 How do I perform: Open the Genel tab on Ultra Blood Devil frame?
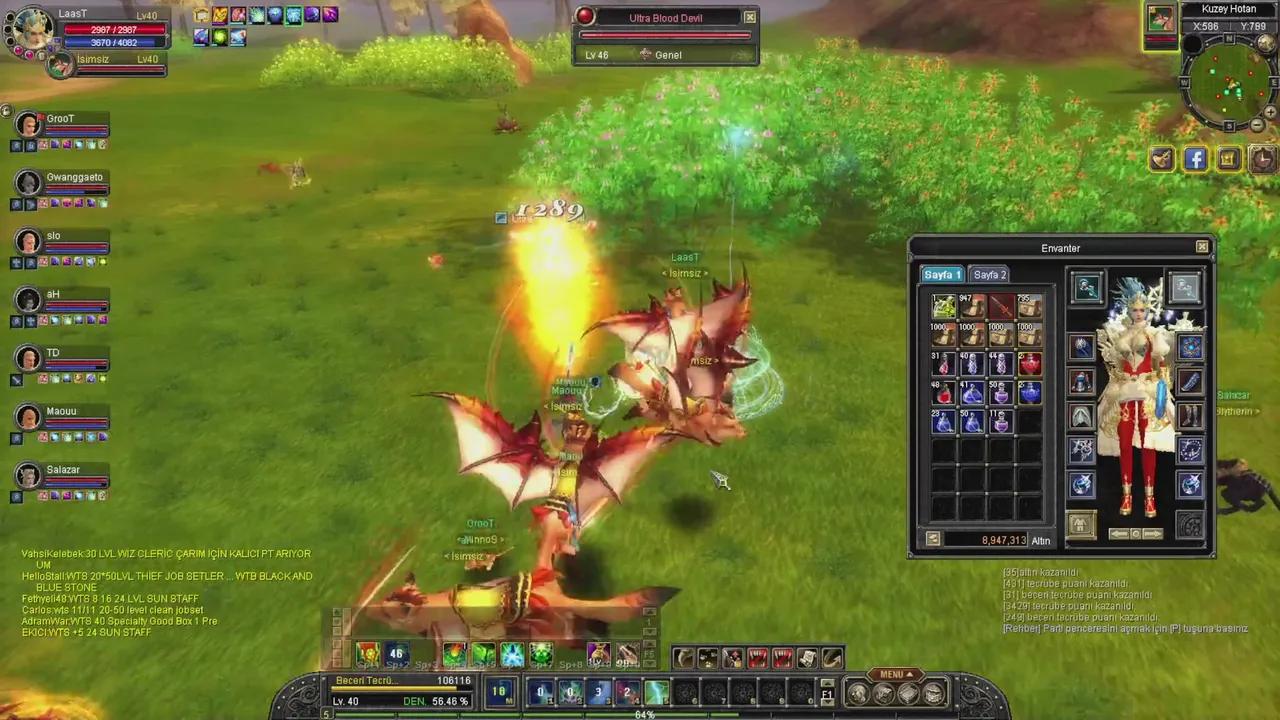pyautogui.click(x=667, y=55)
